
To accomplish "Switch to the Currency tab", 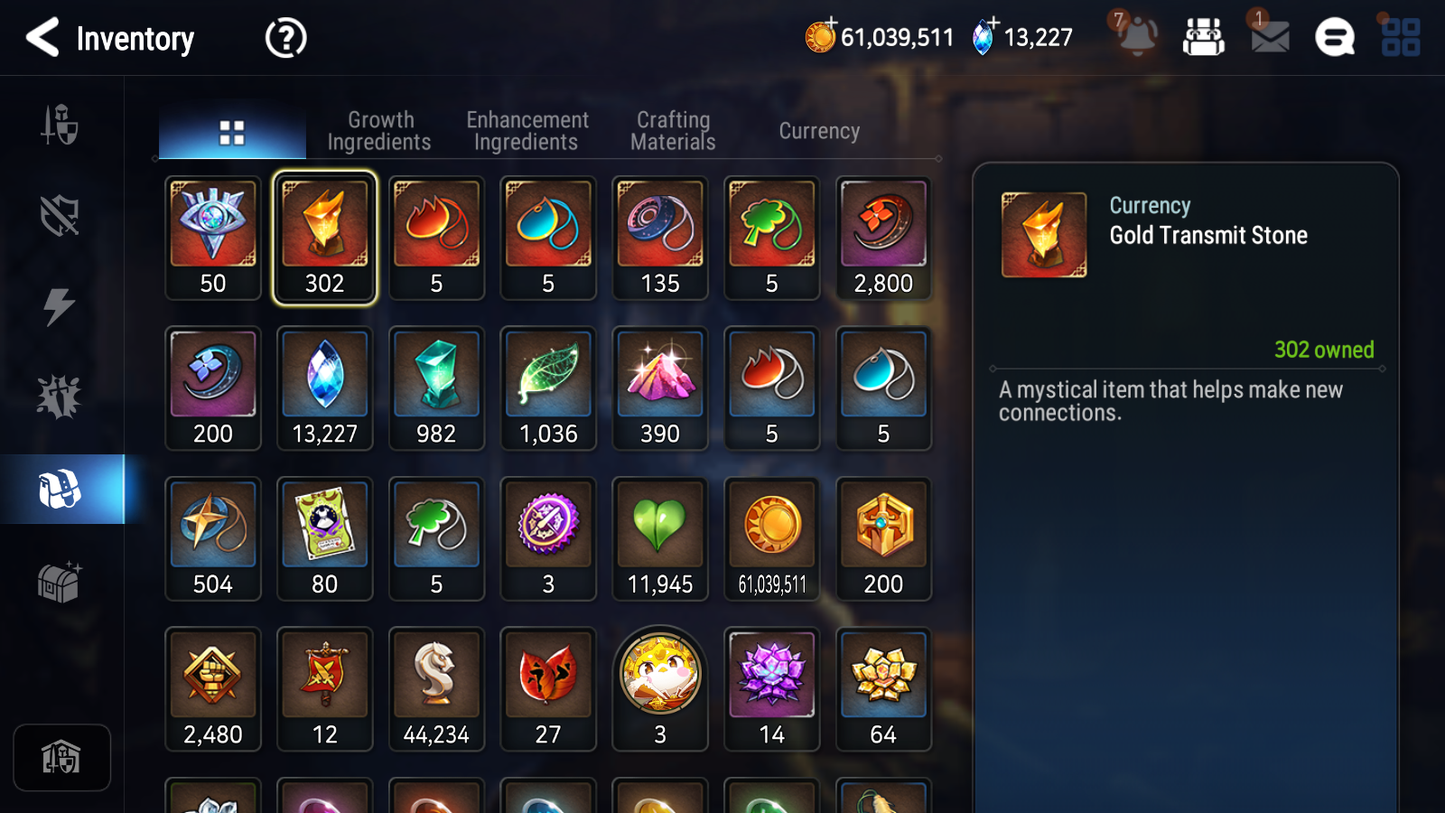I will pos(818,130).
